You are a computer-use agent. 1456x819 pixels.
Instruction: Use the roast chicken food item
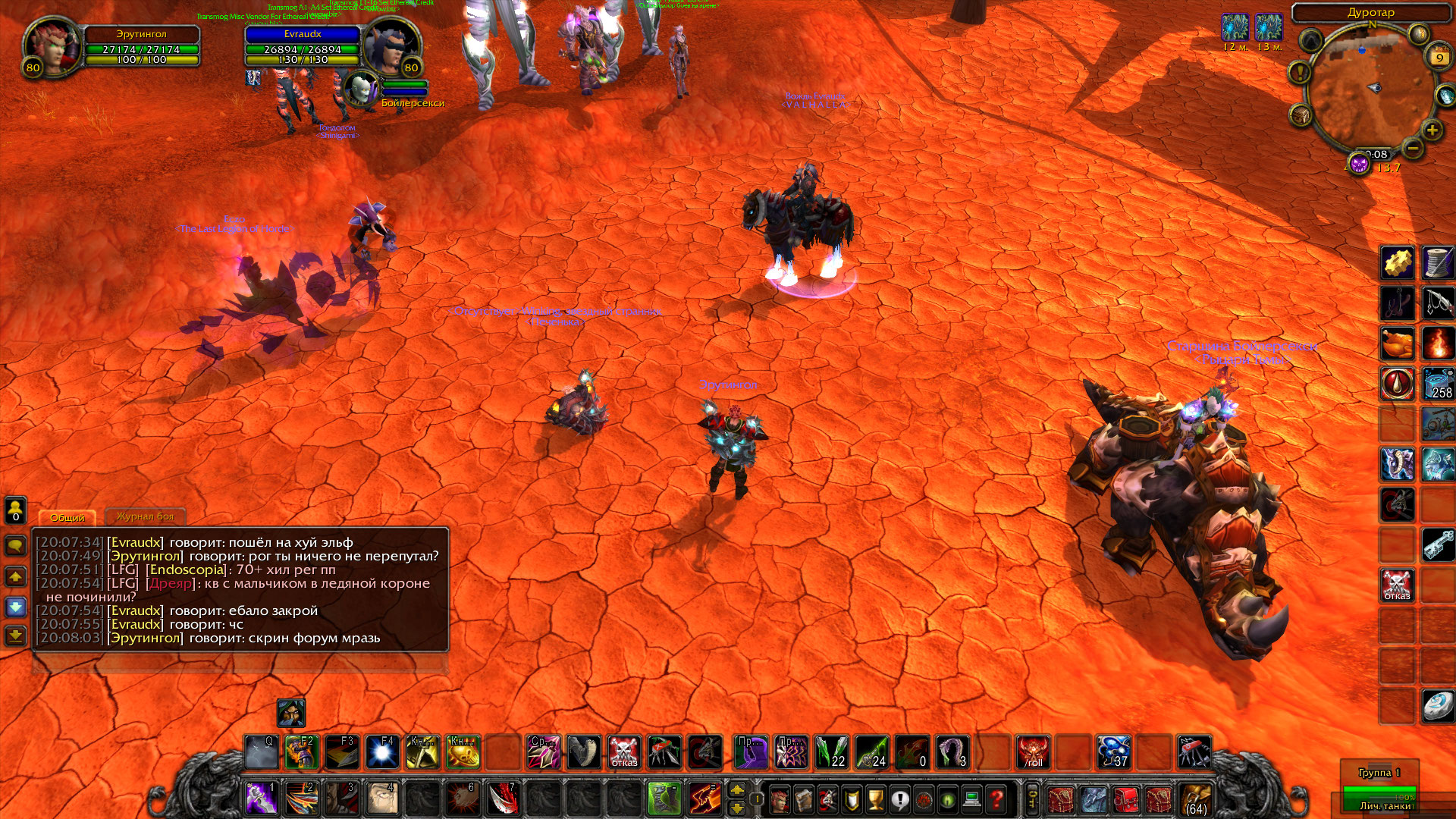click(x=1397, y=343)
